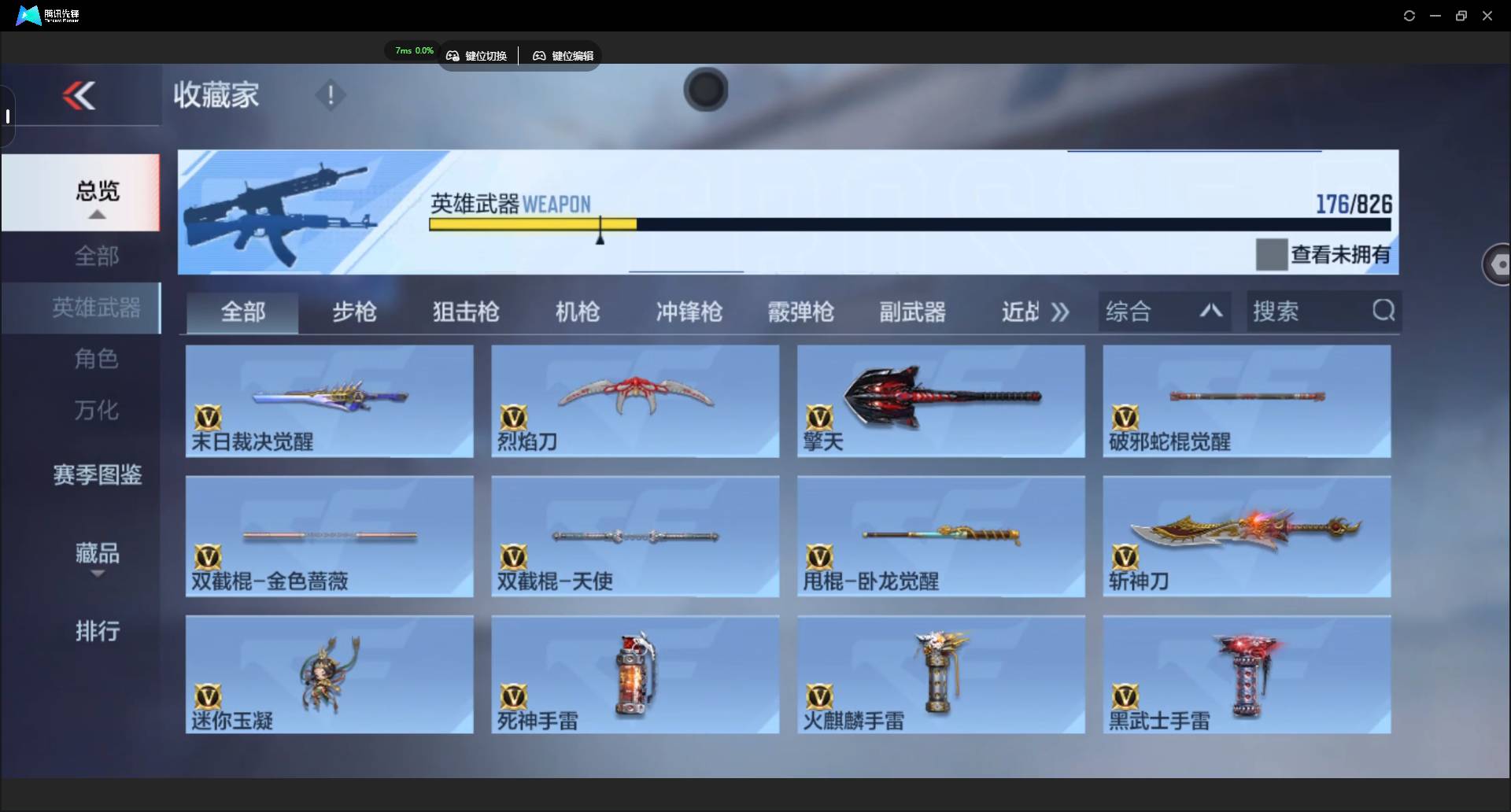The image size is (1511, 812).
Task: Select the 英雄武器 category in sidebar
Action: (96, 308)
